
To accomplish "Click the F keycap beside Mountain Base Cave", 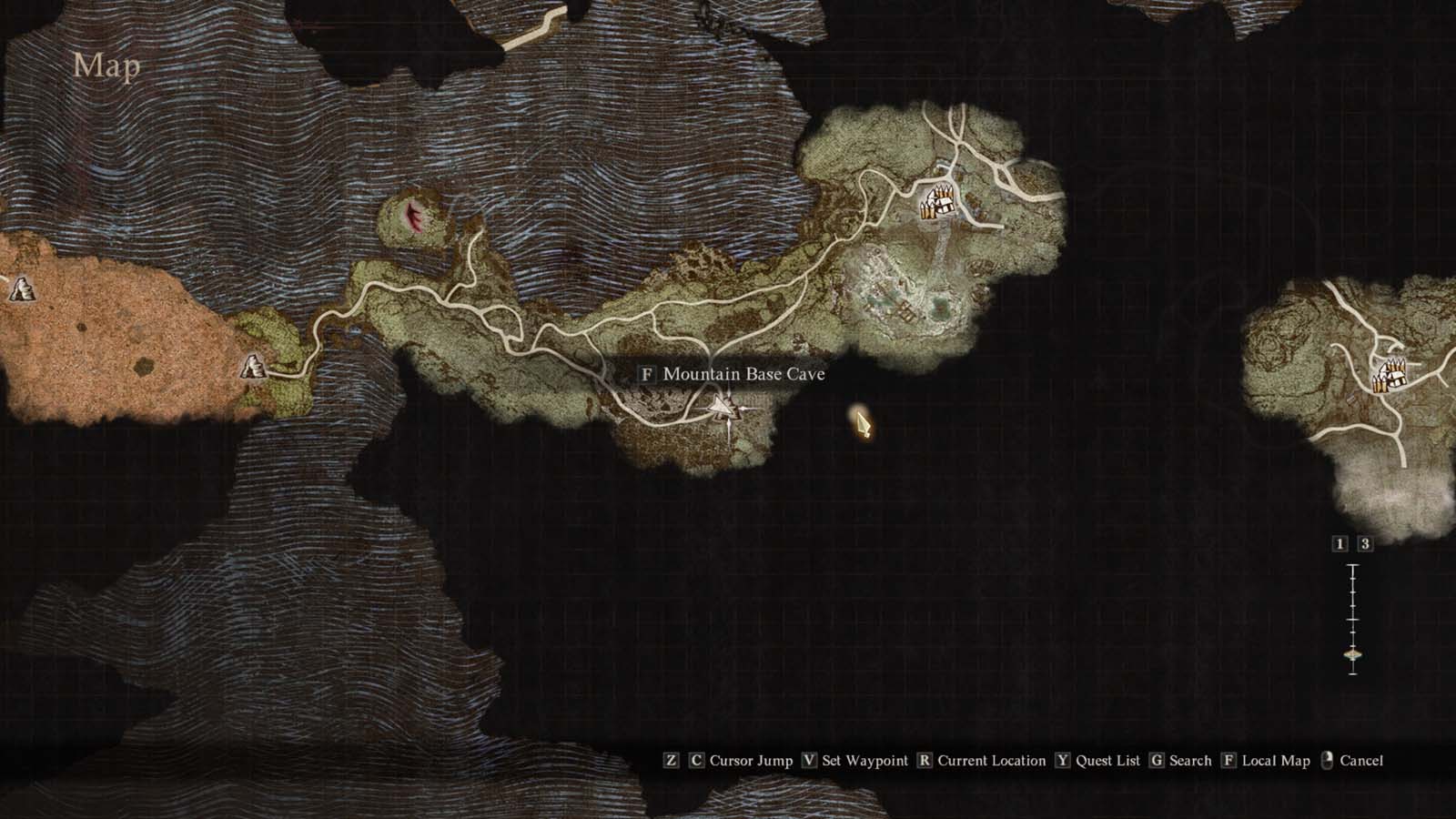I will 646,374.
